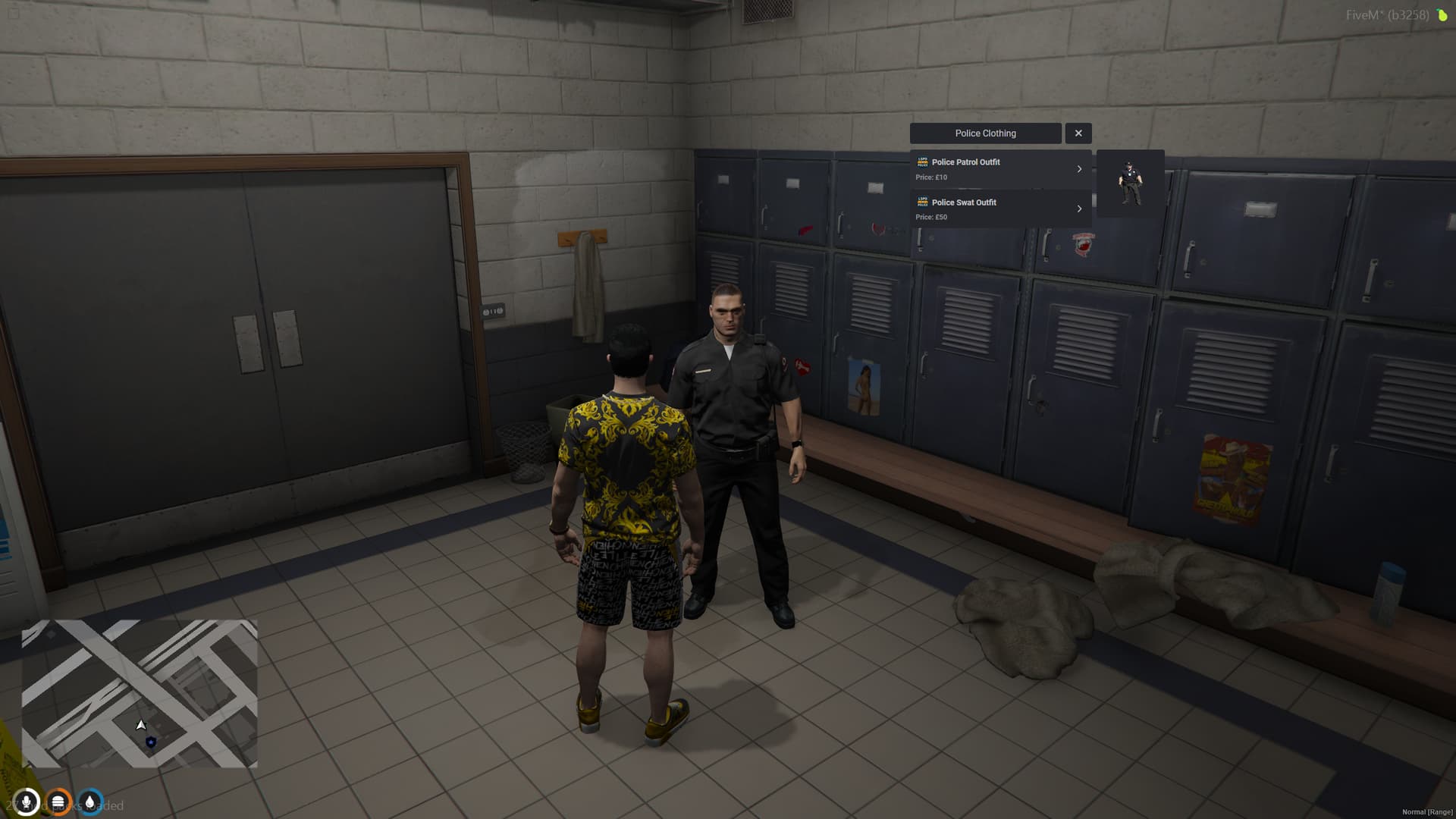The width and height of the screenshot is (1456, 819).
Task: Click the LSPD badge icon beside Police Patrol Outfit
Action: (x=923, y=162)
